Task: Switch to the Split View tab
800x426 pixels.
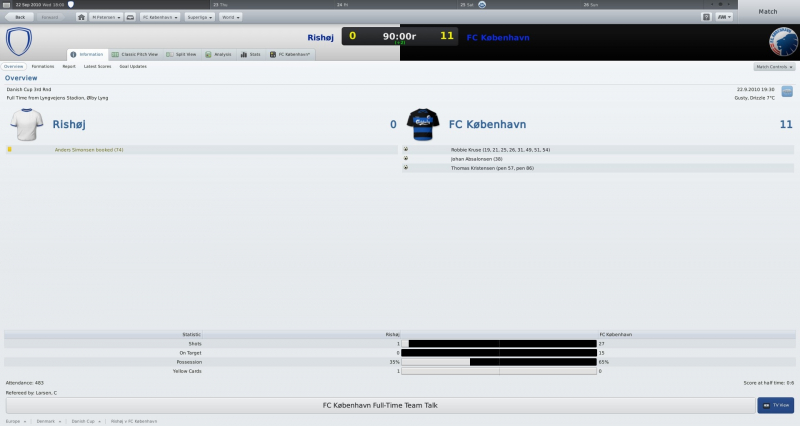Action: 182,54
